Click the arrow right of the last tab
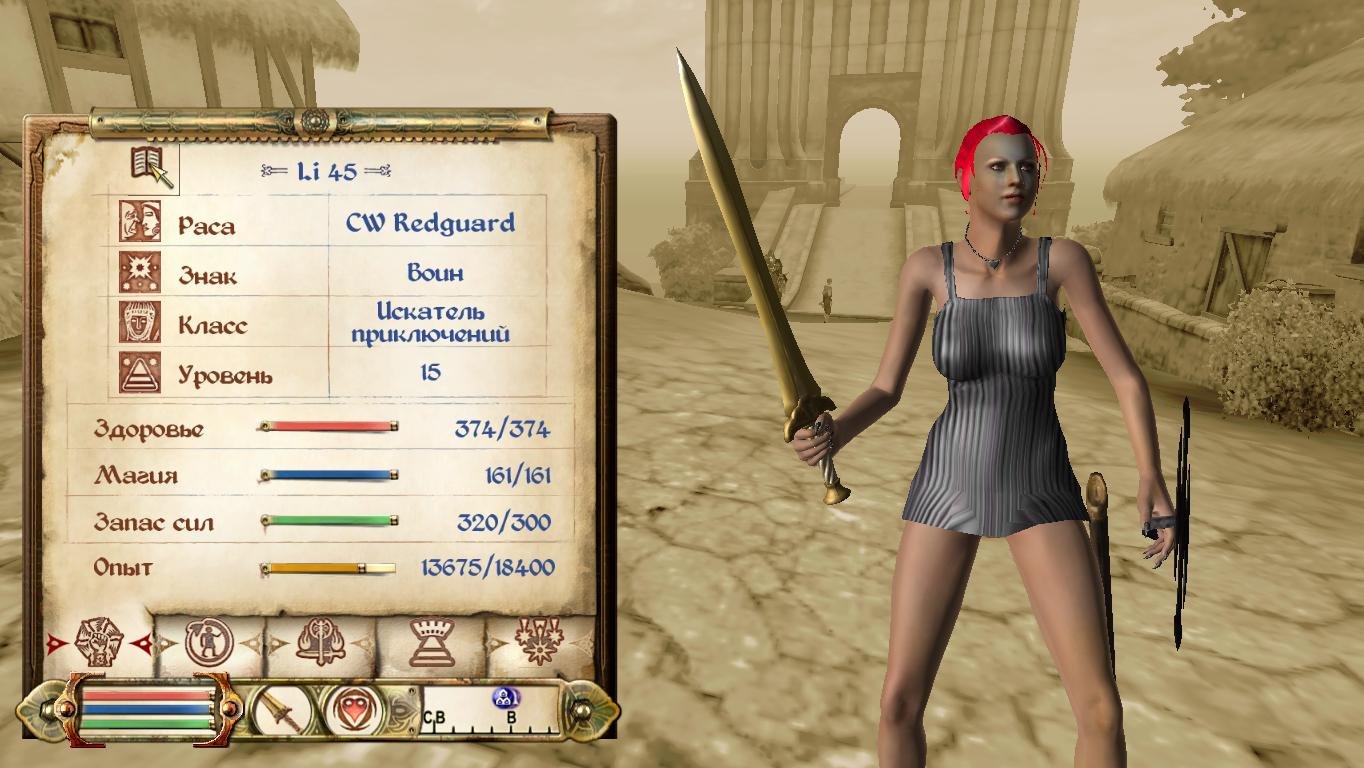The height and width of the screenshot is (768, 1364). [x=578, y=643]
